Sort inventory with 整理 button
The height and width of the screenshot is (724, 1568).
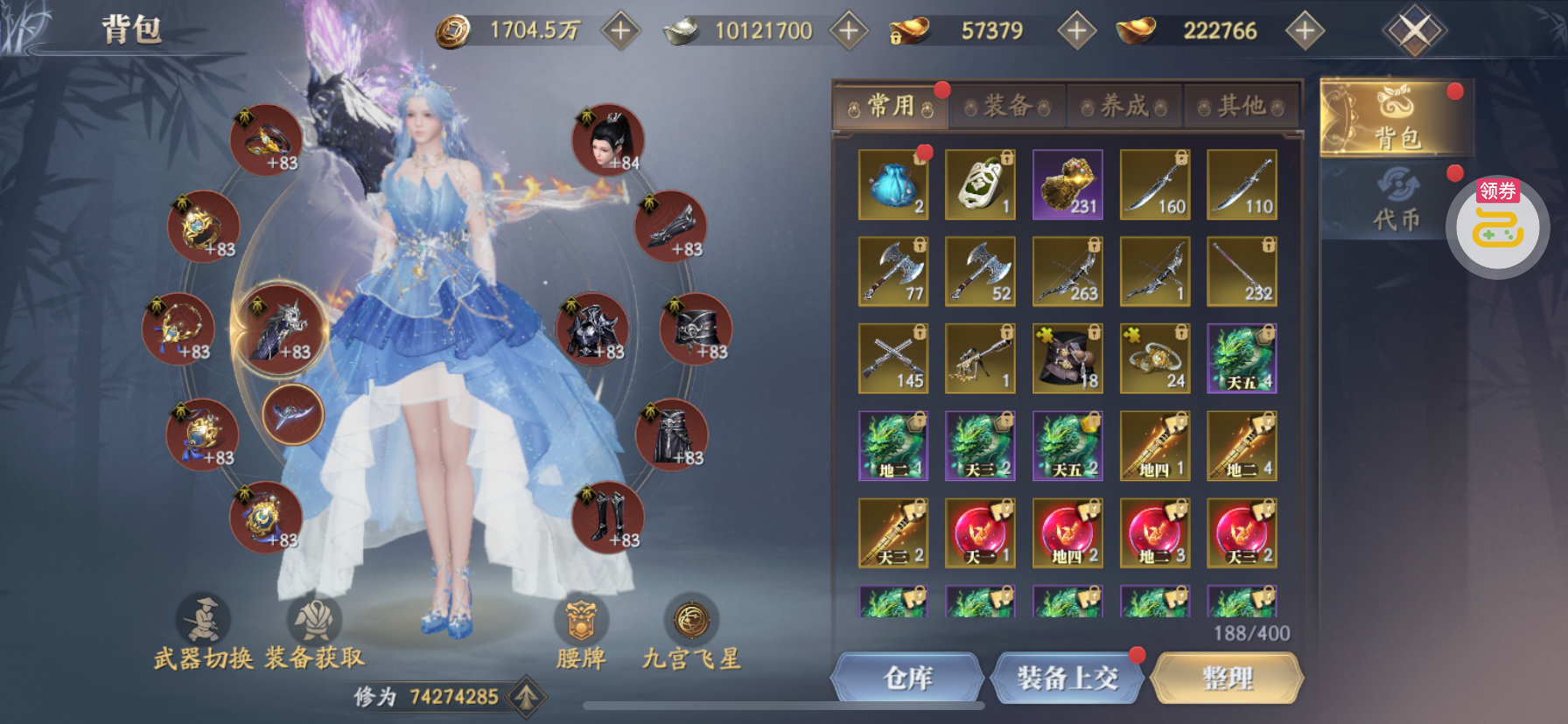tap(1227, 678)
